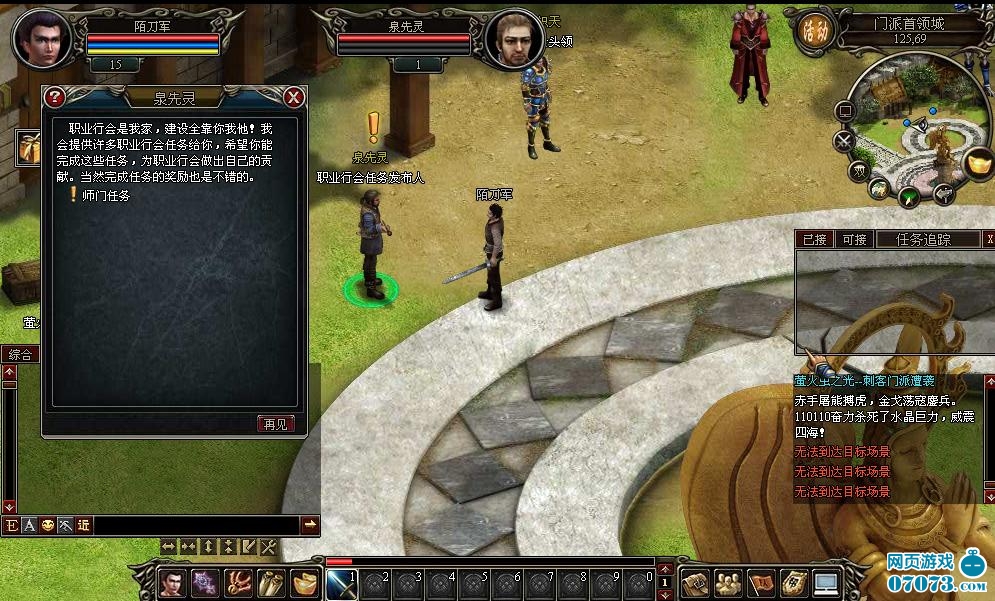995x601 pixels.
Task: Open the character portrait icon in the bottom bar
Action: (171, 582)
